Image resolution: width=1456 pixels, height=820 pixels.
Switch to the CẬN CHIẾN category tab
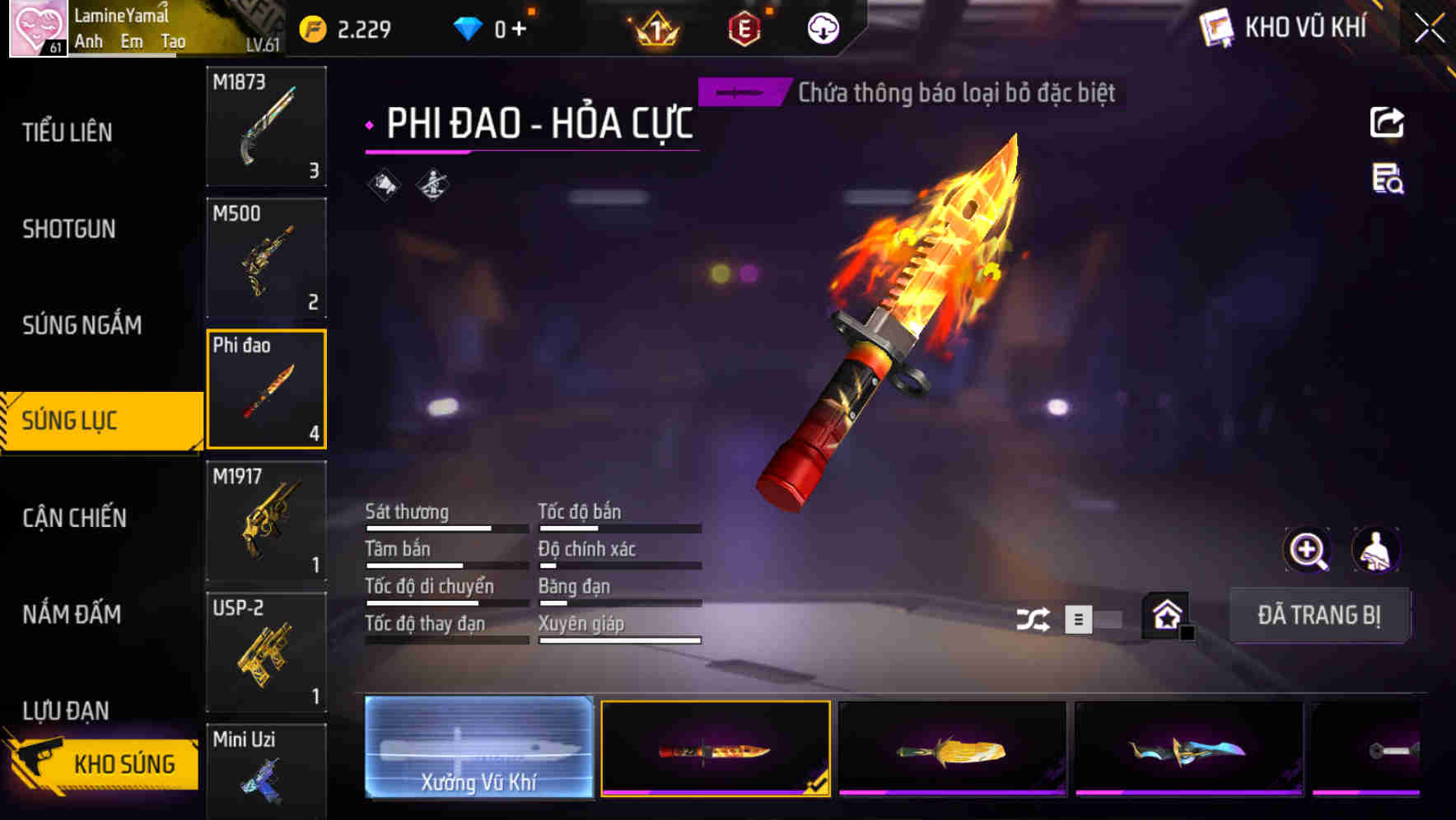[74, 519]
